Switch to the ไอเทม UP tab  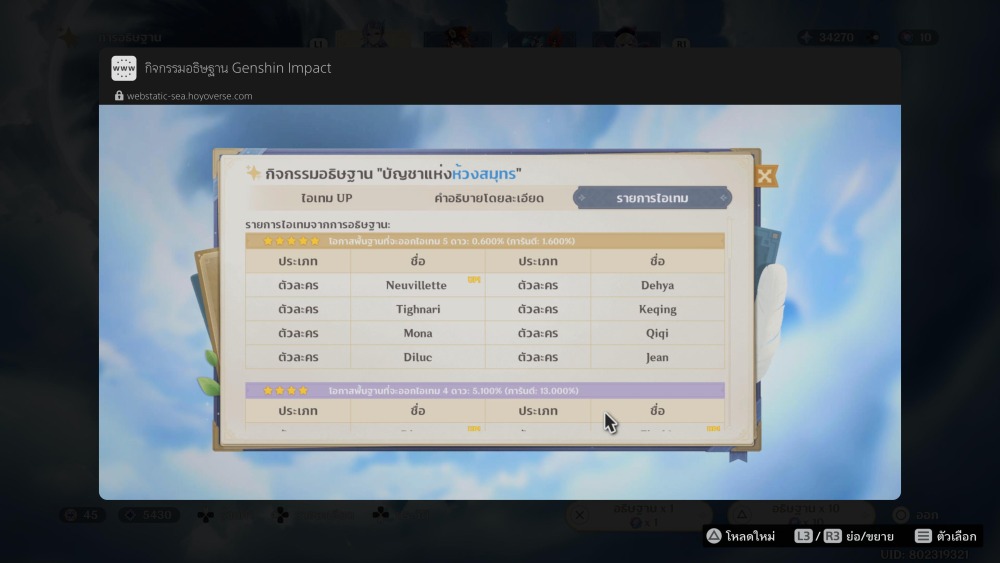pos(326,198)
